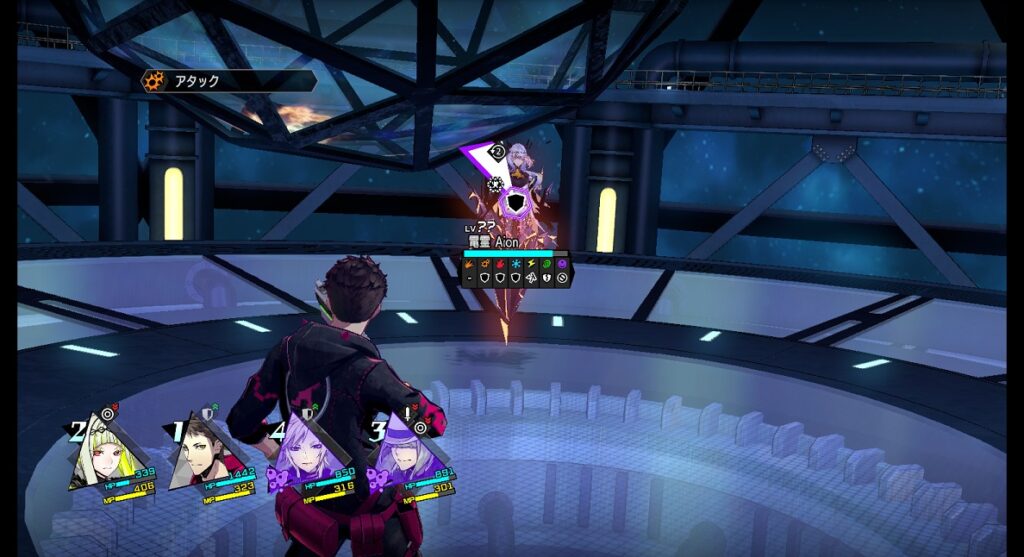
Task: Inspect the green swirl affinity icon
Action: [546, 265]
